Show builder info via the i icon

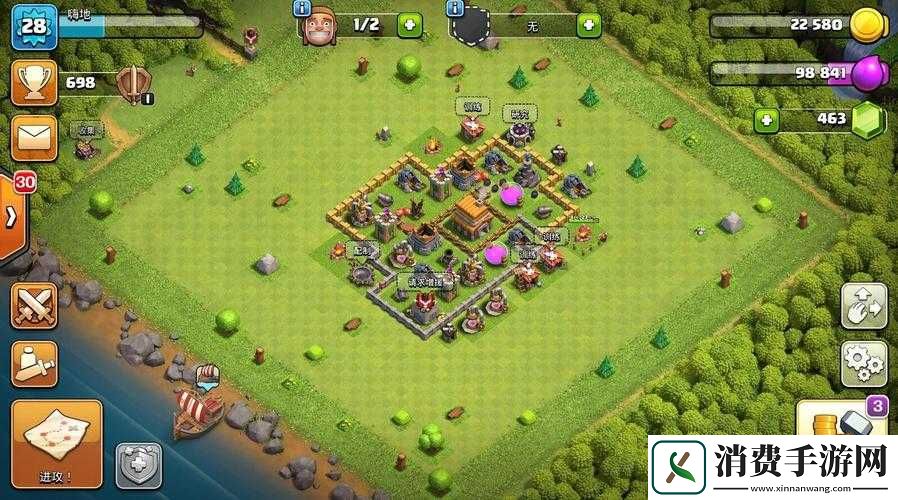coord(301,9)
